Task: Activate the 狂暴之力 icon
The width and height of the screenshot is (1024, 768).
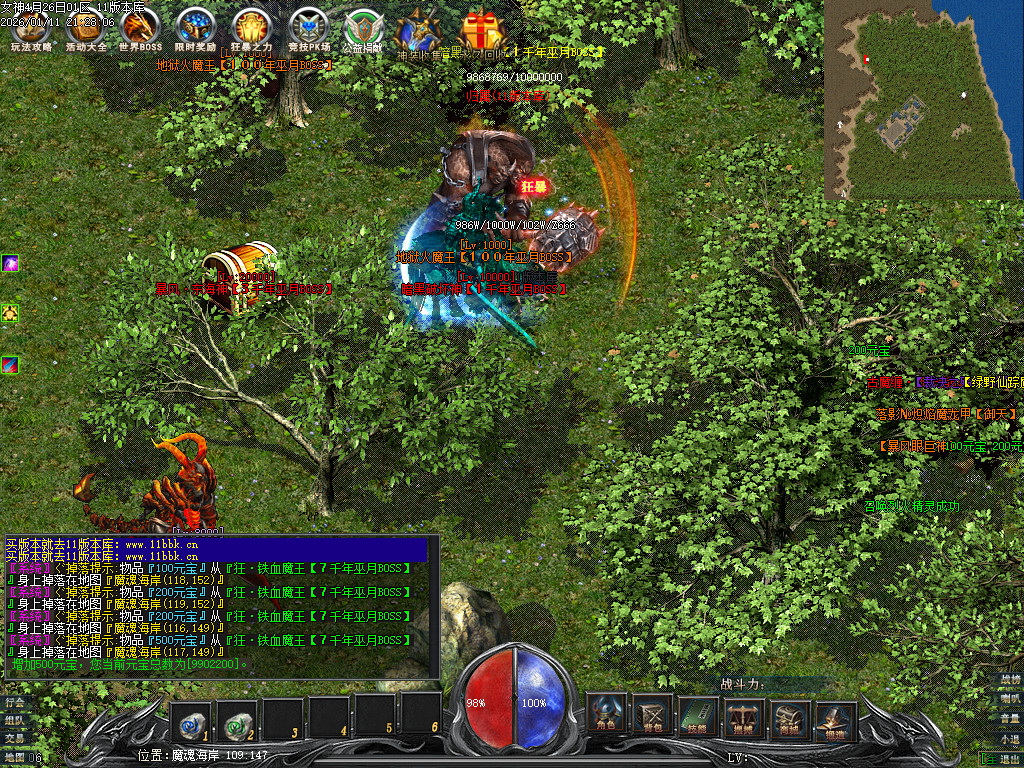Action: tap(251, 30)
